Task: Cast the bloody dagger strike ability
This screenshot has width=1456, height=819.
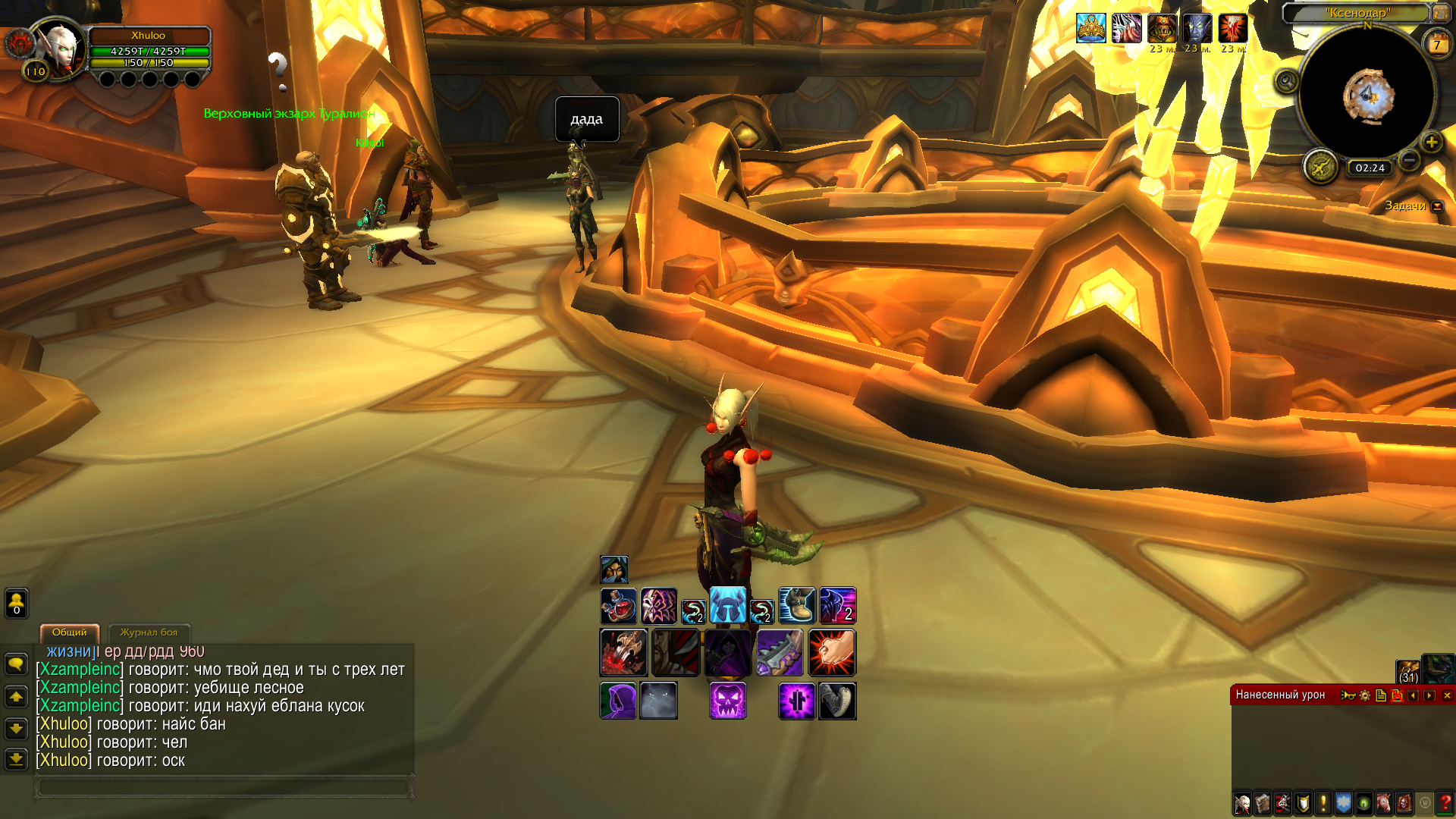Action: click(623, 652)
